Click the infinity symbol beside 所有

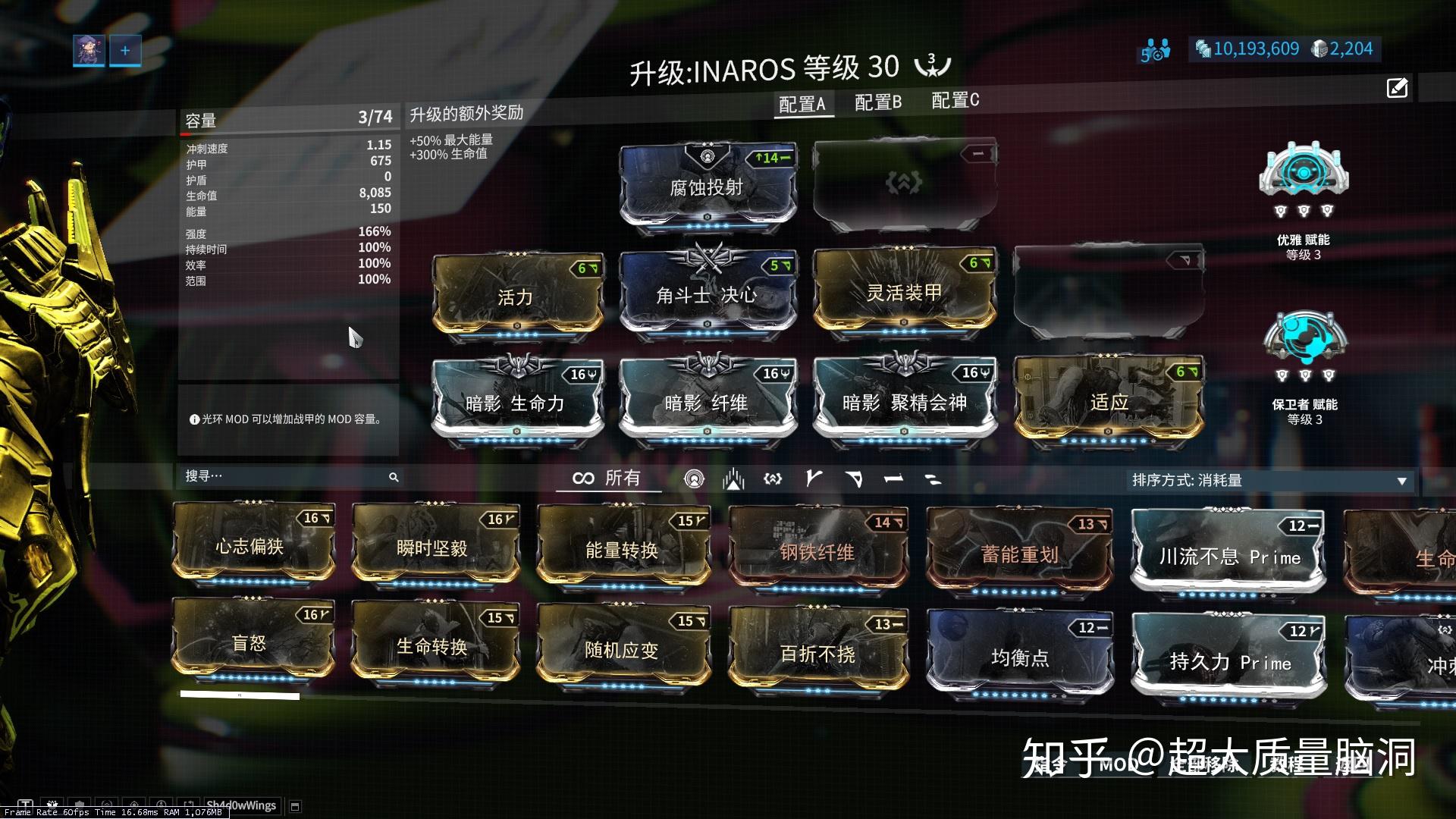(x=582, y=478)
